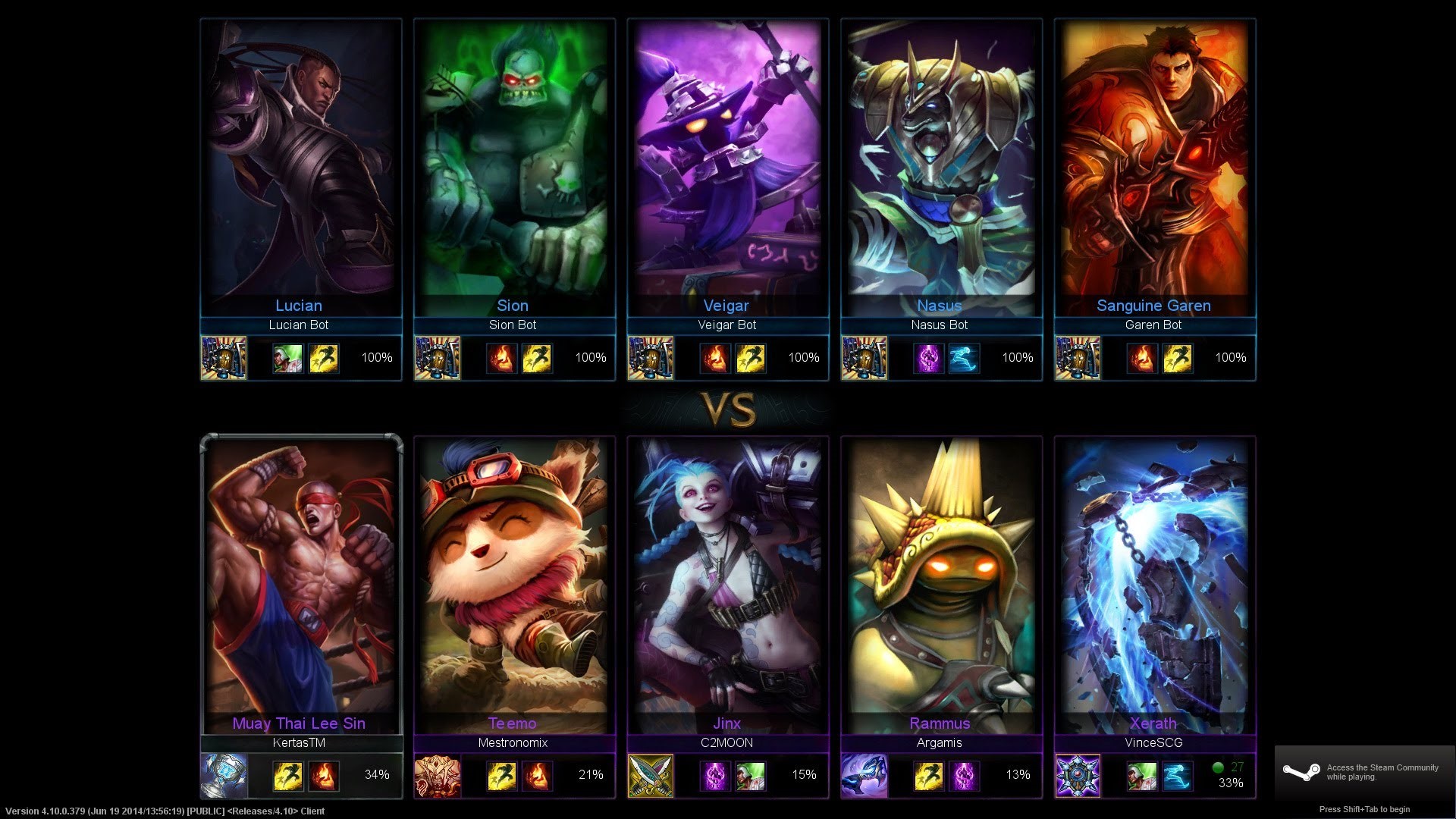The image size is (1456, 819).
Task: Select the crossed-swords ward icon under Jinx
Action: tap(650, 775)
